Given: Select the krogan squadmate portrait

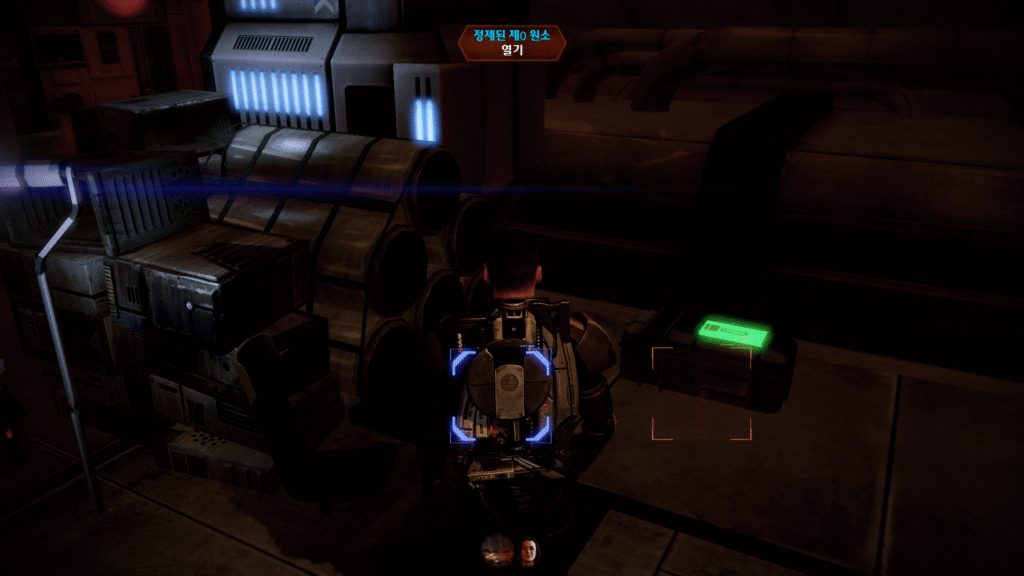Looking at the screenshot, I should click(496, 549).
